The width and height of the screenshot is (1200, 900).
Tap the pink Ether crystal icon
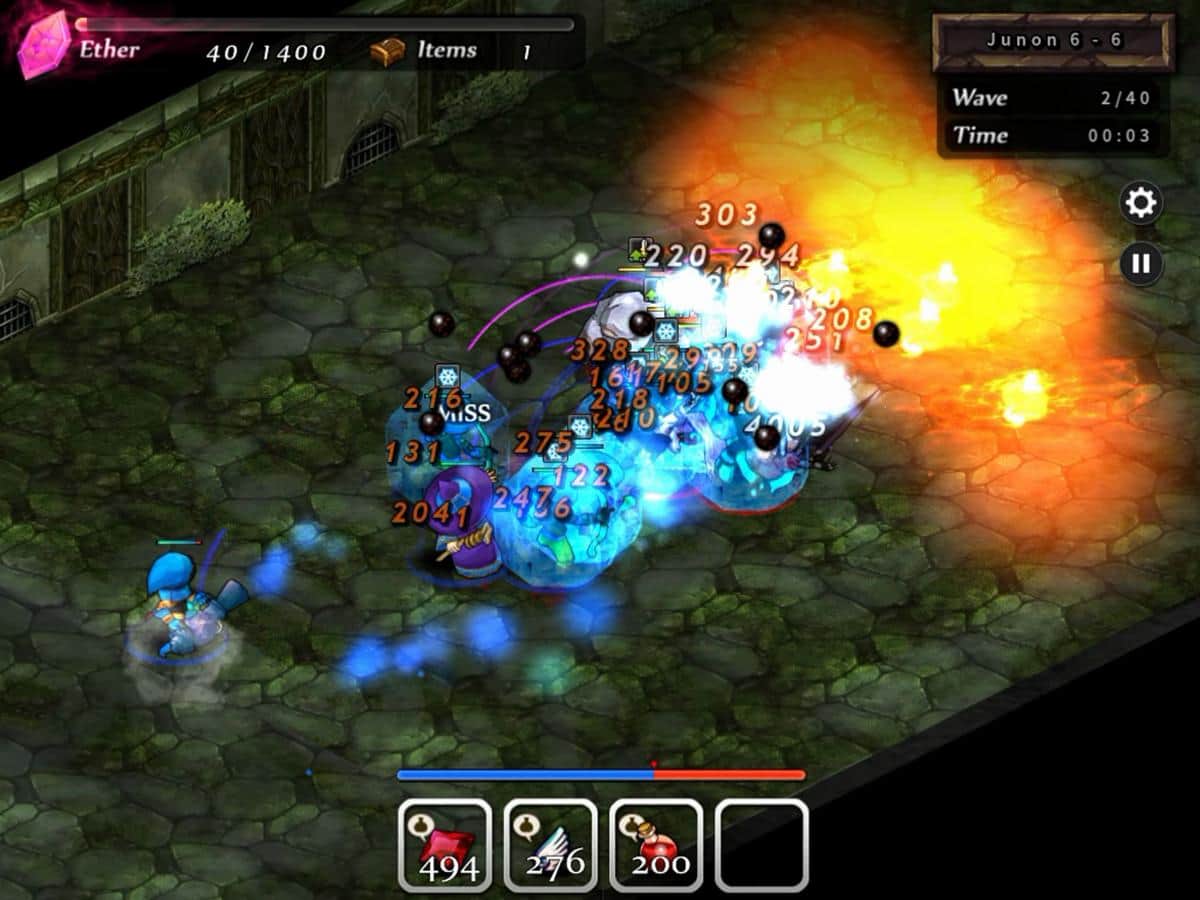coord(44,45)
